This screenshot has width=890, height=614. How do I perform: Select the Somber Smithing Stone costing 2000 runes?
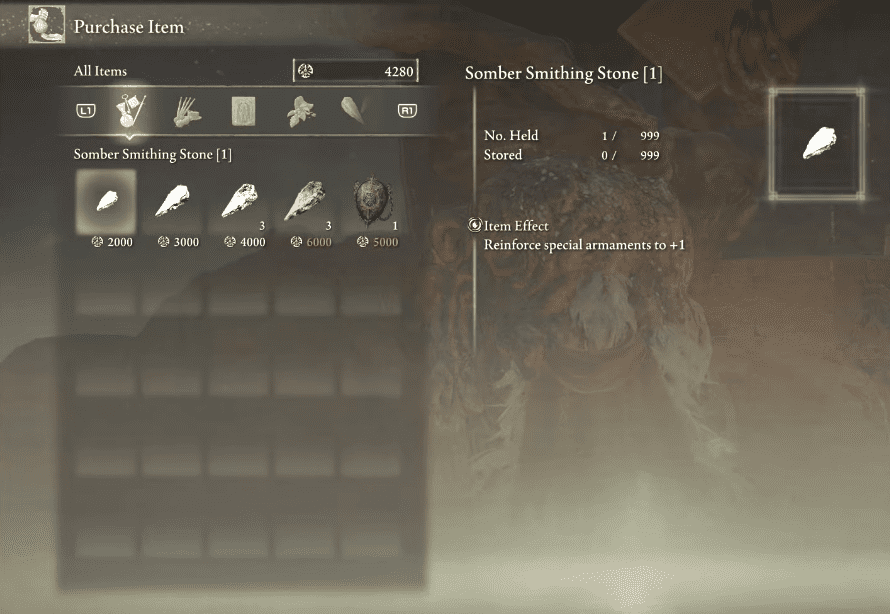pos(106,201)
